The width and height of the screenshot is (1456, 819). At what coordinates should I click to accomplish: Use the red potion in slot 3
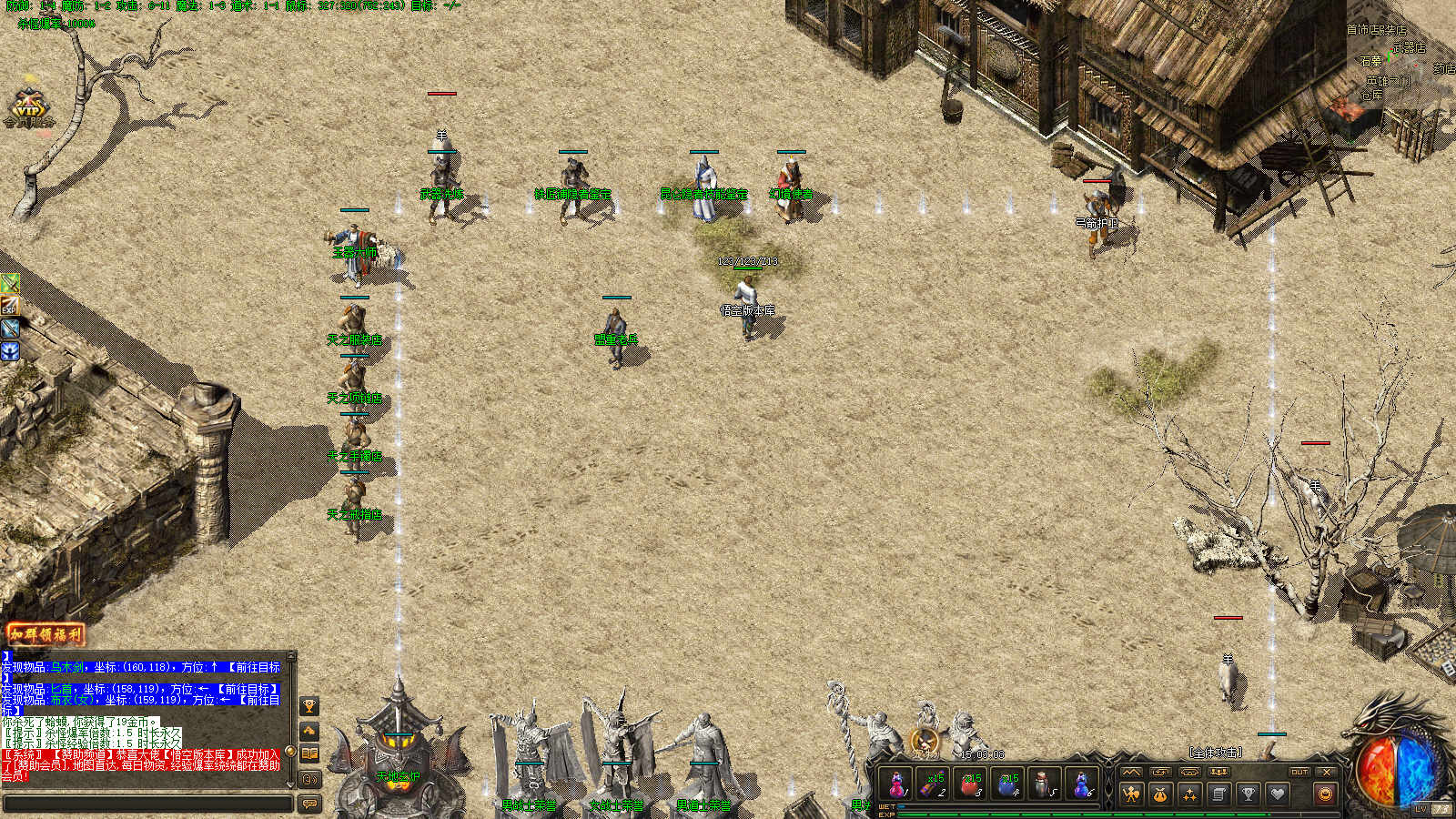click(970, 784)
